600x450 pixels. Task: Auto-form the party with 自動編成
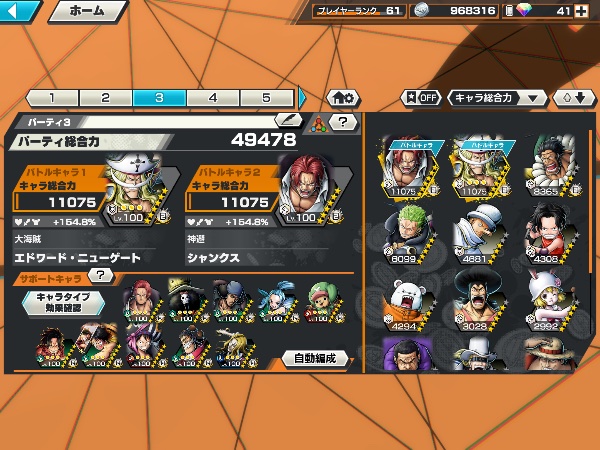pyautogui.click(x=315, y=358)
